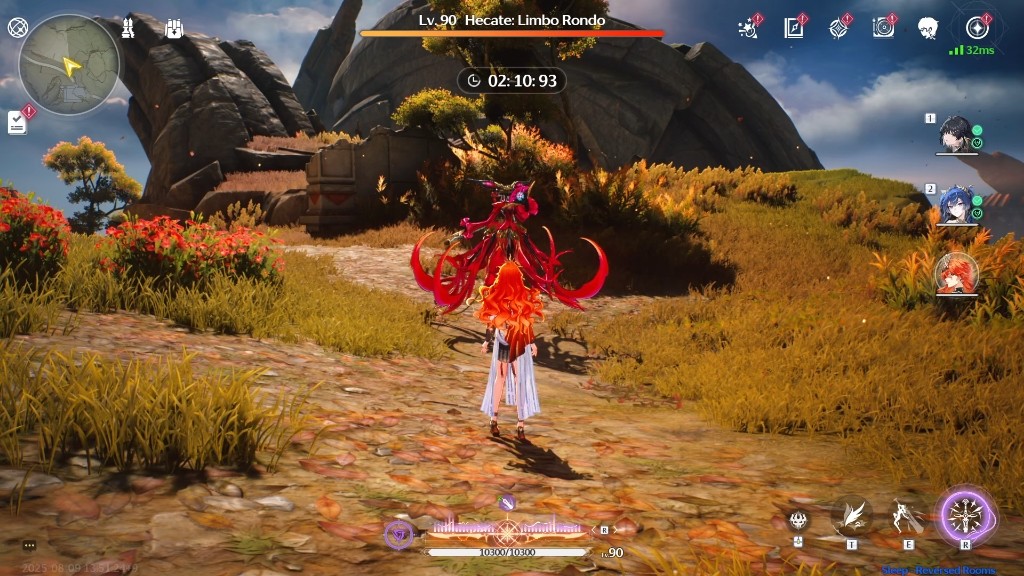1024x576 pixels.
Task: Trigger the echo skill creature icon
Action: pos(798,519)
